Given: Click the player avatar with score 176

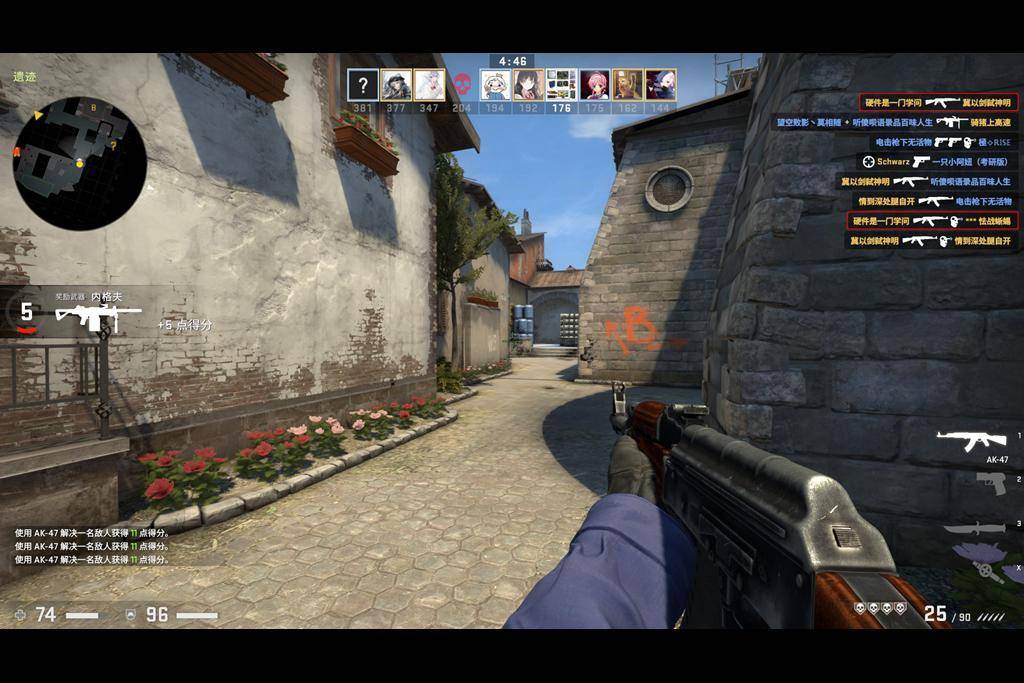Looking at the screenshot, I should (x=562, y=84).
